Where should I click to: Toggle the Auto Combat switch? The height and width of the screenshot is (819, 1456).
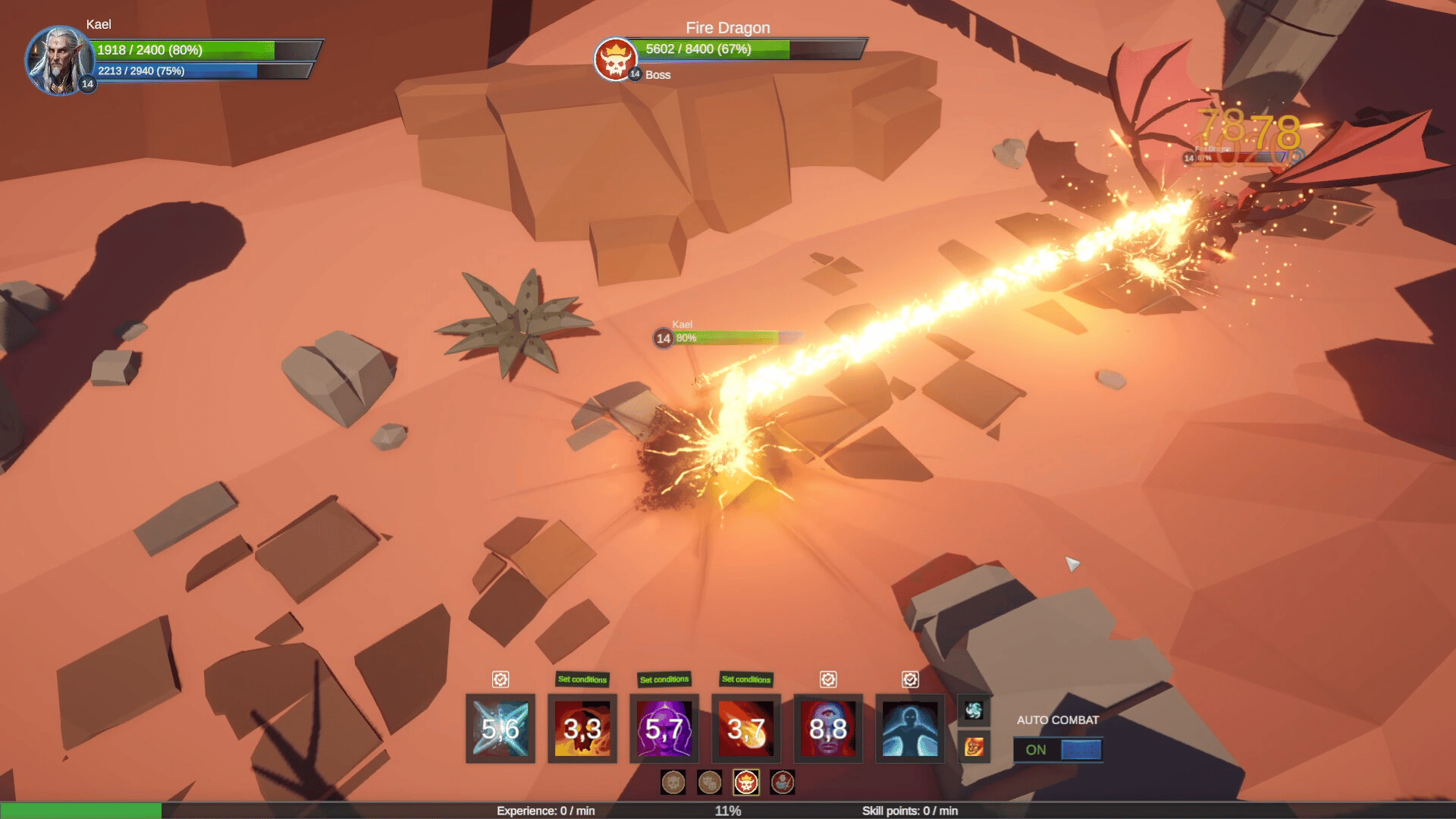pos(1058,750)
